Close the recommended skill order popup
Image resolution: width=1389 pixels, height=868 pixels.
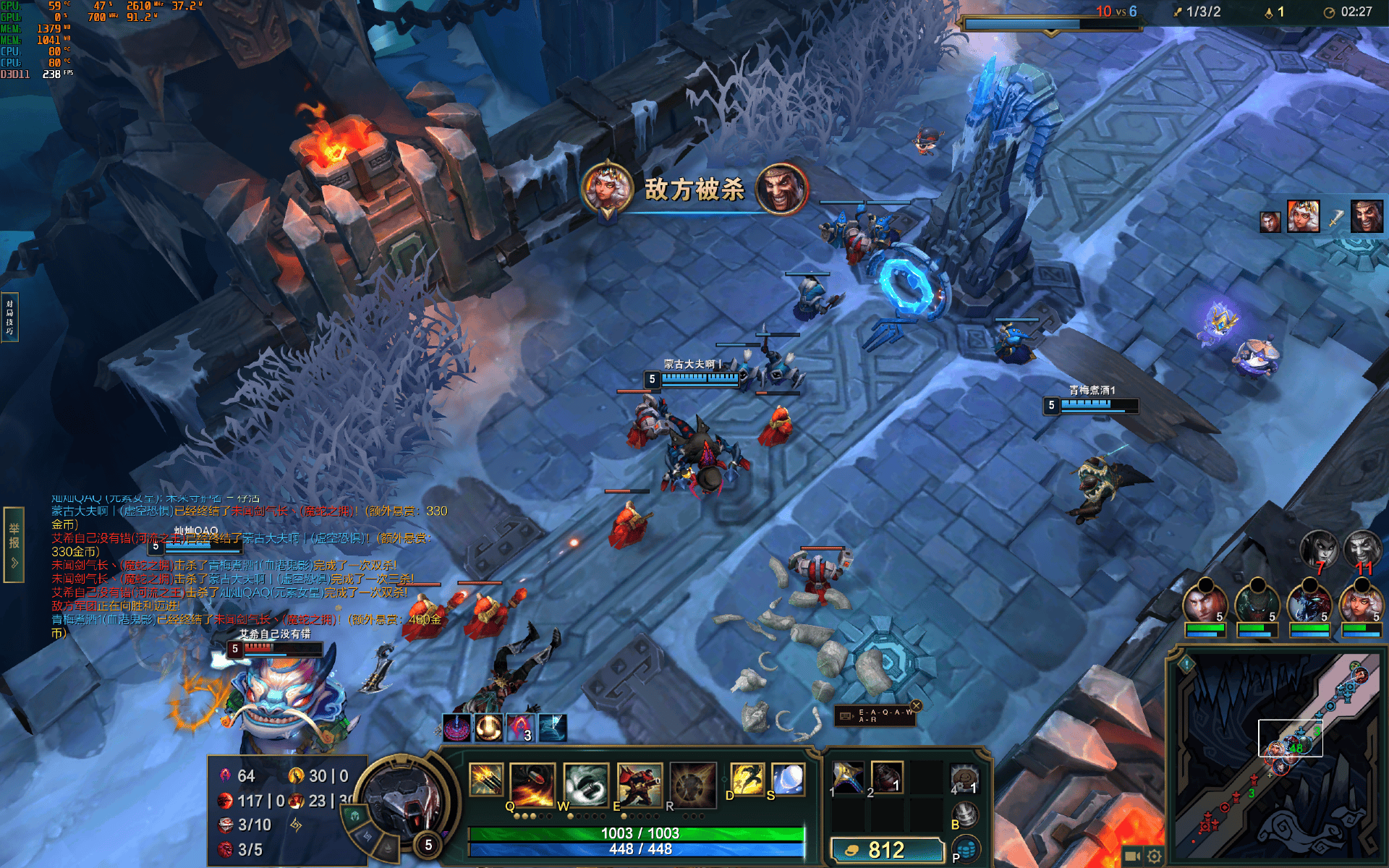[x=916, y=706]
